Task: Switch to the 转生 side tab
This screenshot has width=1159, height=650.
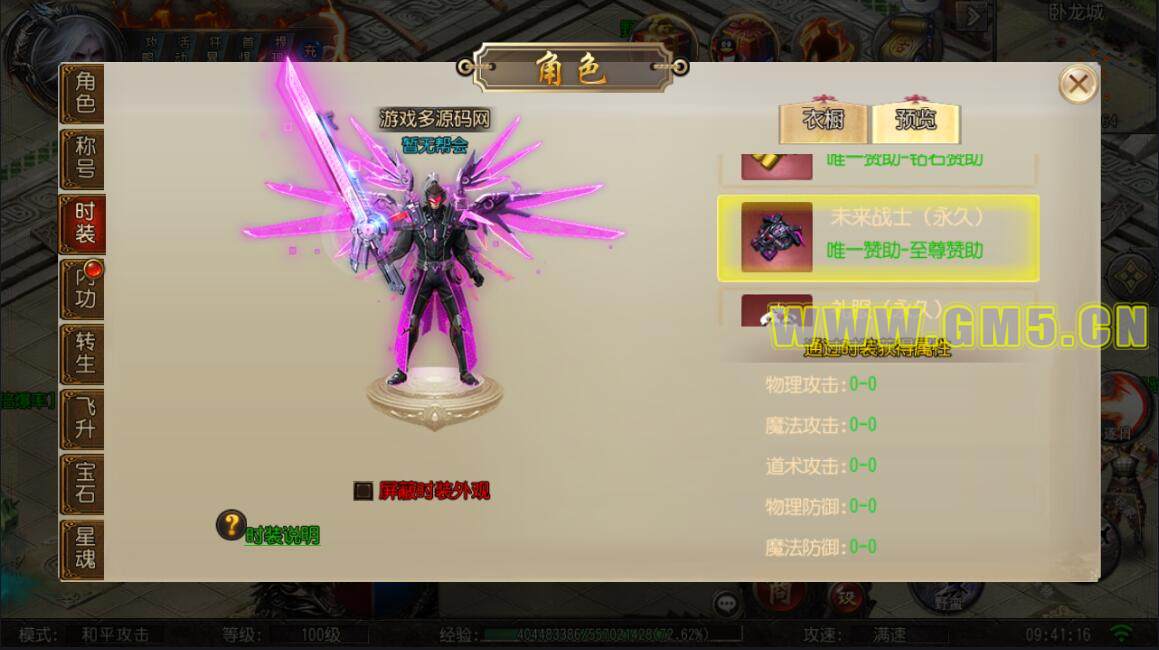Action: 84,354
